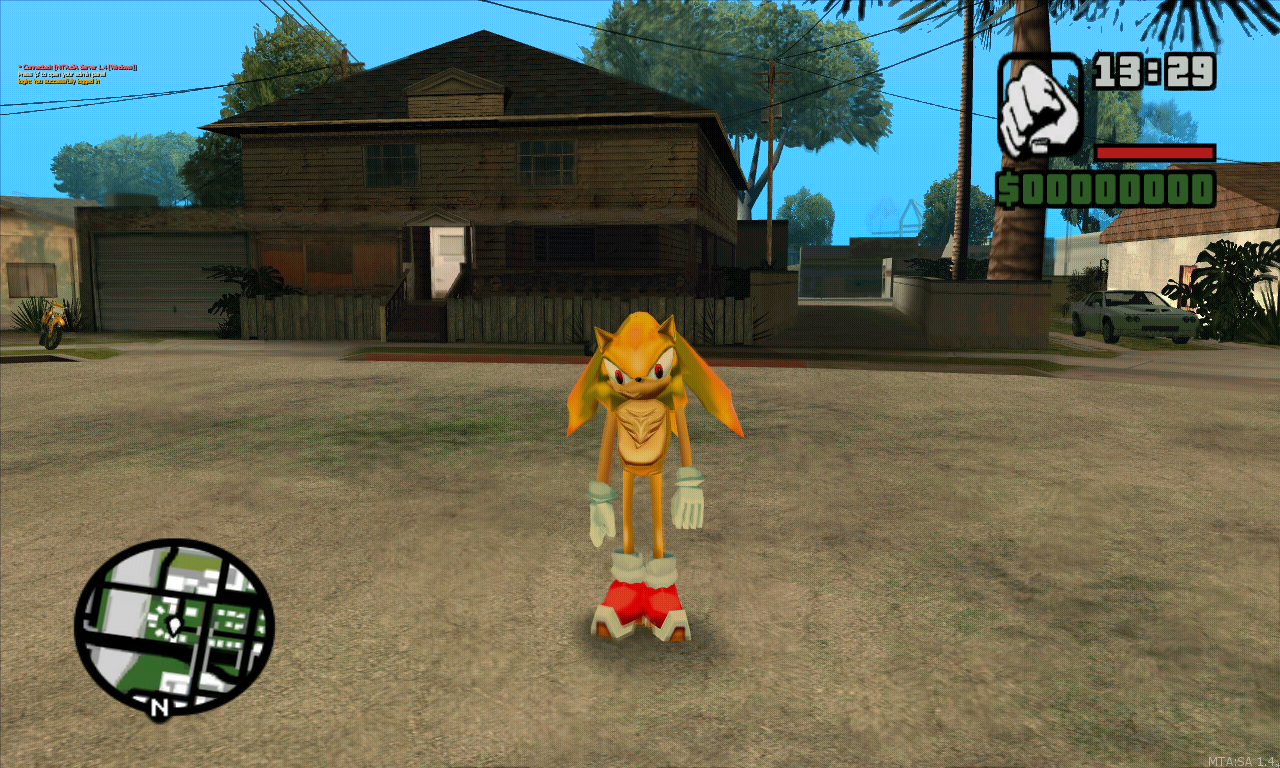
Task: Click the red health bar
Action: tap(1158, 153)
